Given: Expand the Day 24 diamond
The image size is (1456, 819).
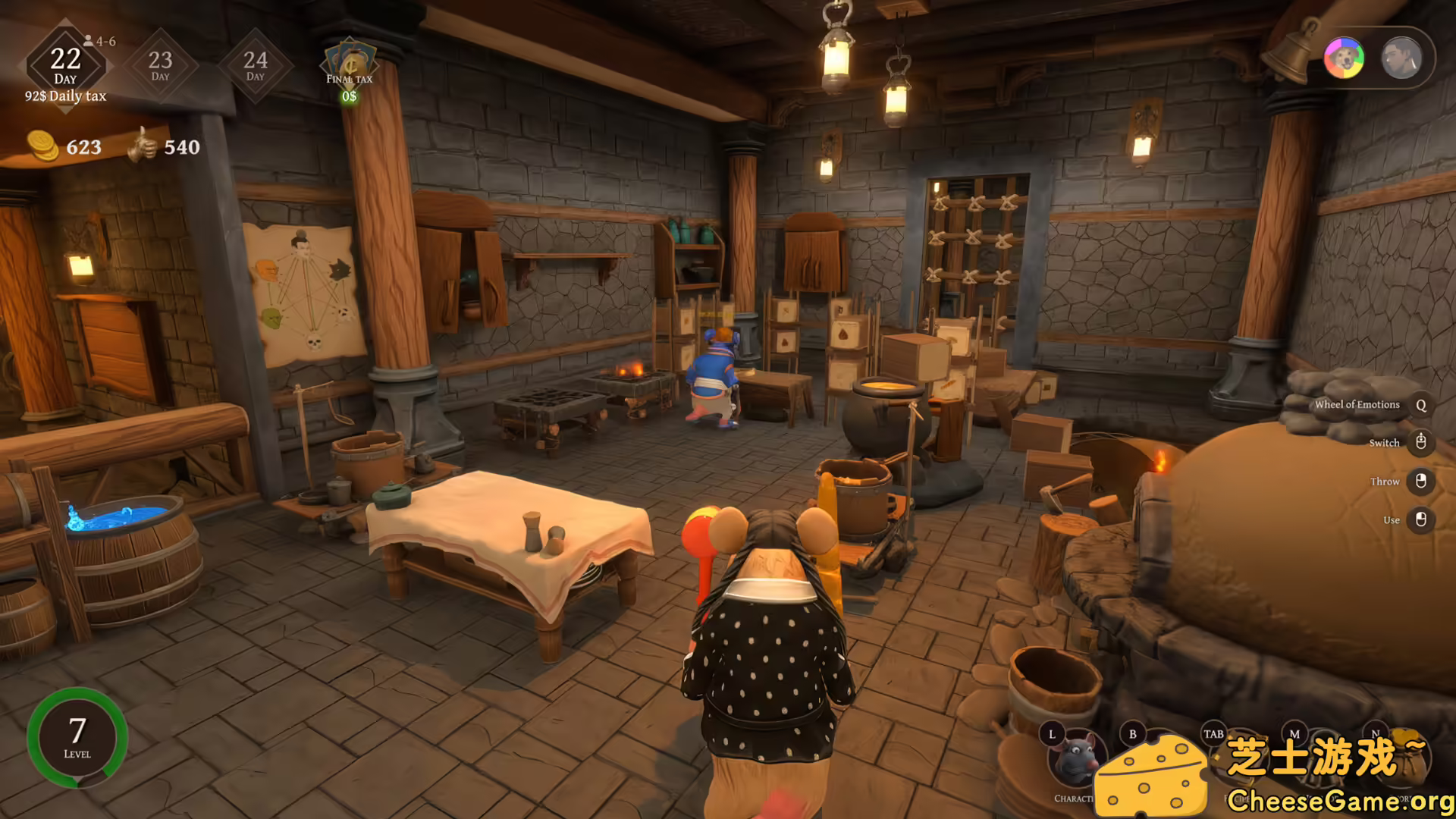Looking at the screenshot, I should coord(256,64).
